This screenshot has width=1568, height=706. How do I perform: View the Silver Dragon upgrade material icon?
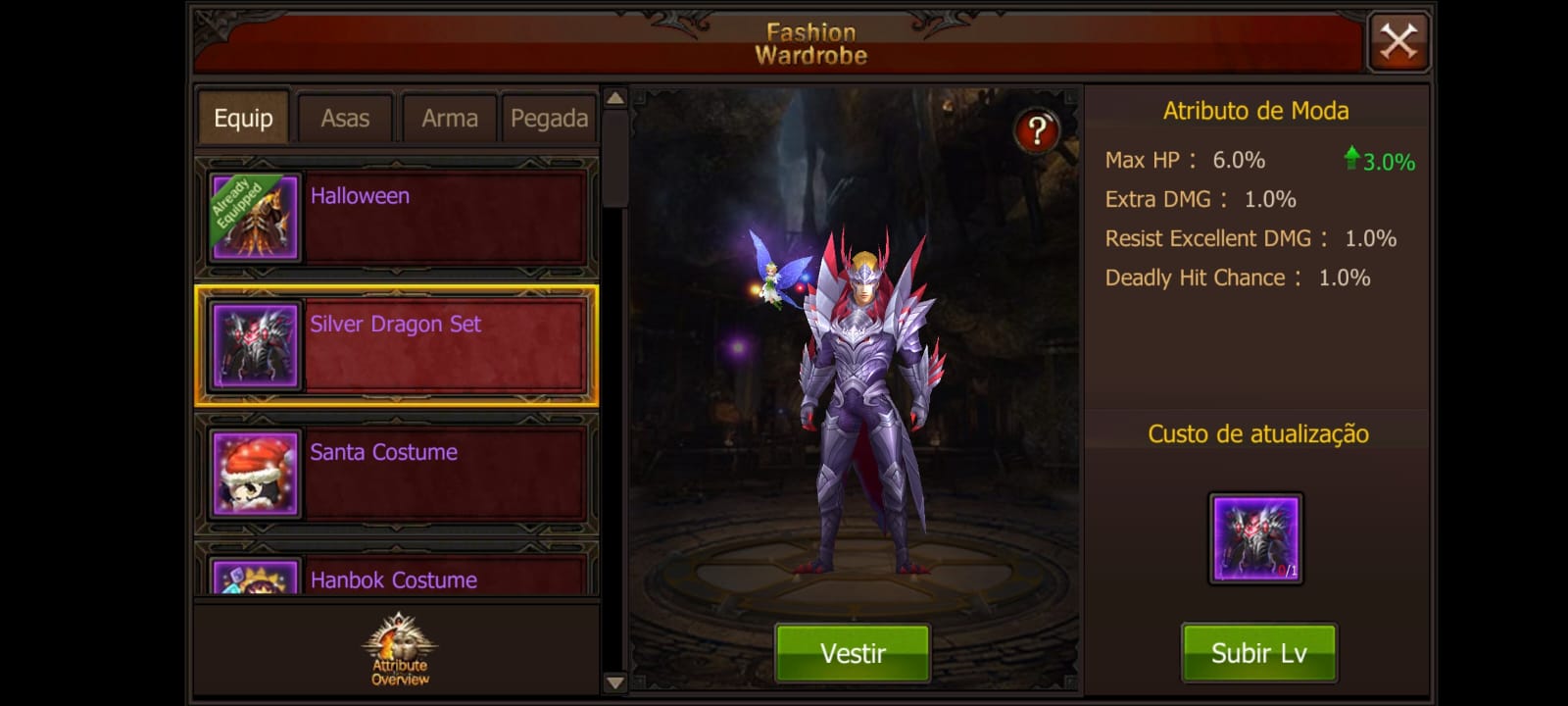[x=1254, y=535]
